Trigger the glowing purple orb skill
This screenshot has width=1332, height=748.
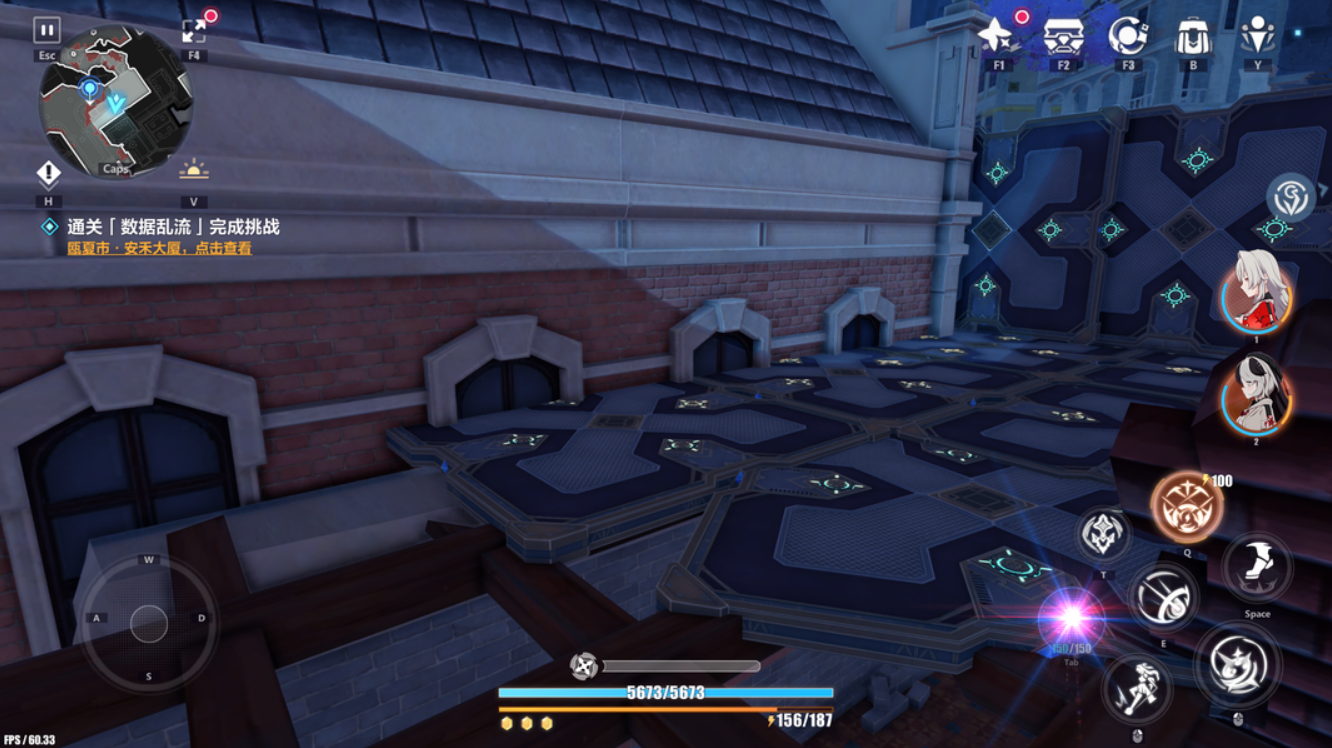tap(1071, 620)
